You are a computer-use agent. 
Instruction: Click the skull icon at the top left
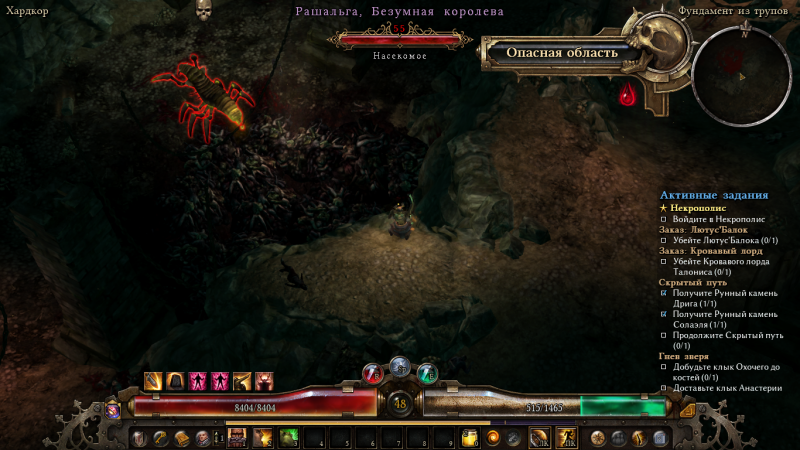click(x=204, y=11)
